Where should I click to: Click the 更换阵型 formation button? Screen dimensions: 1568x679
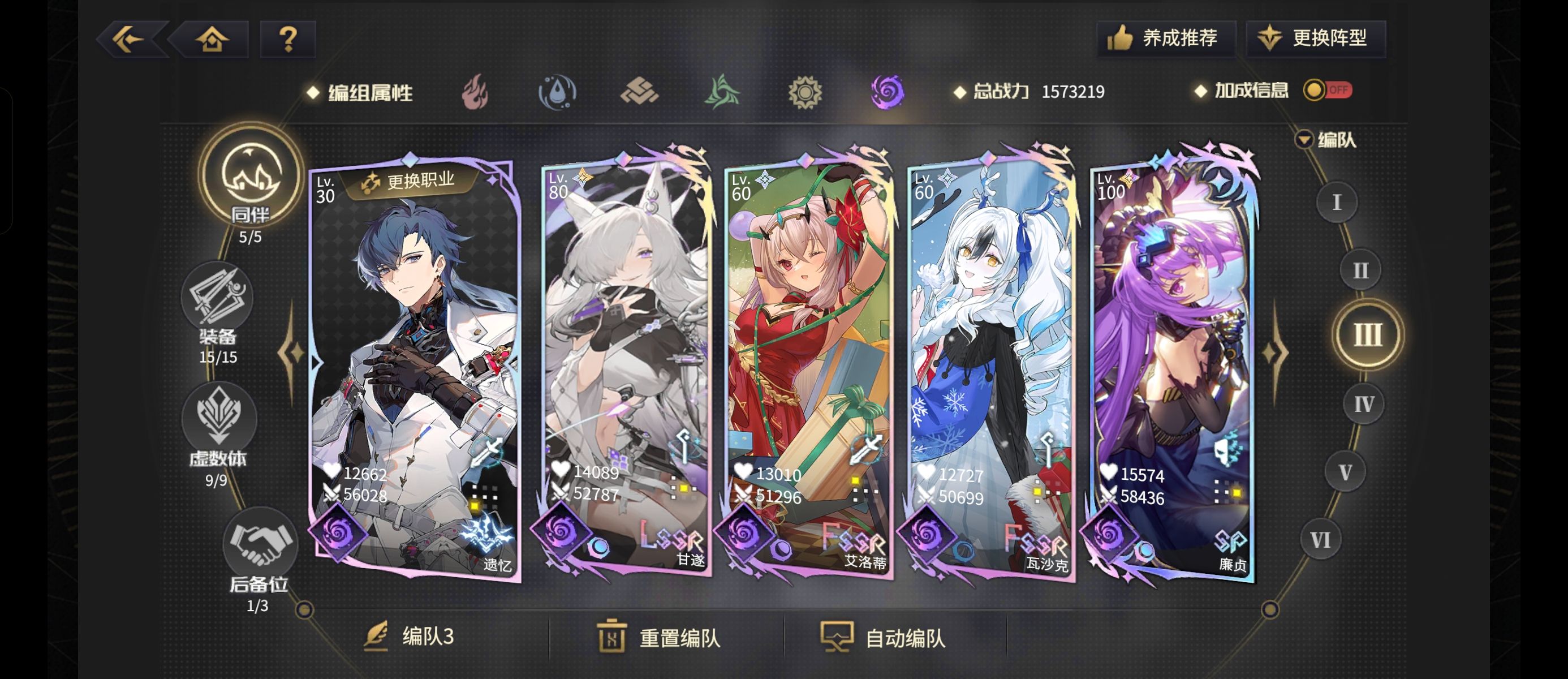tap(1316, 38)
